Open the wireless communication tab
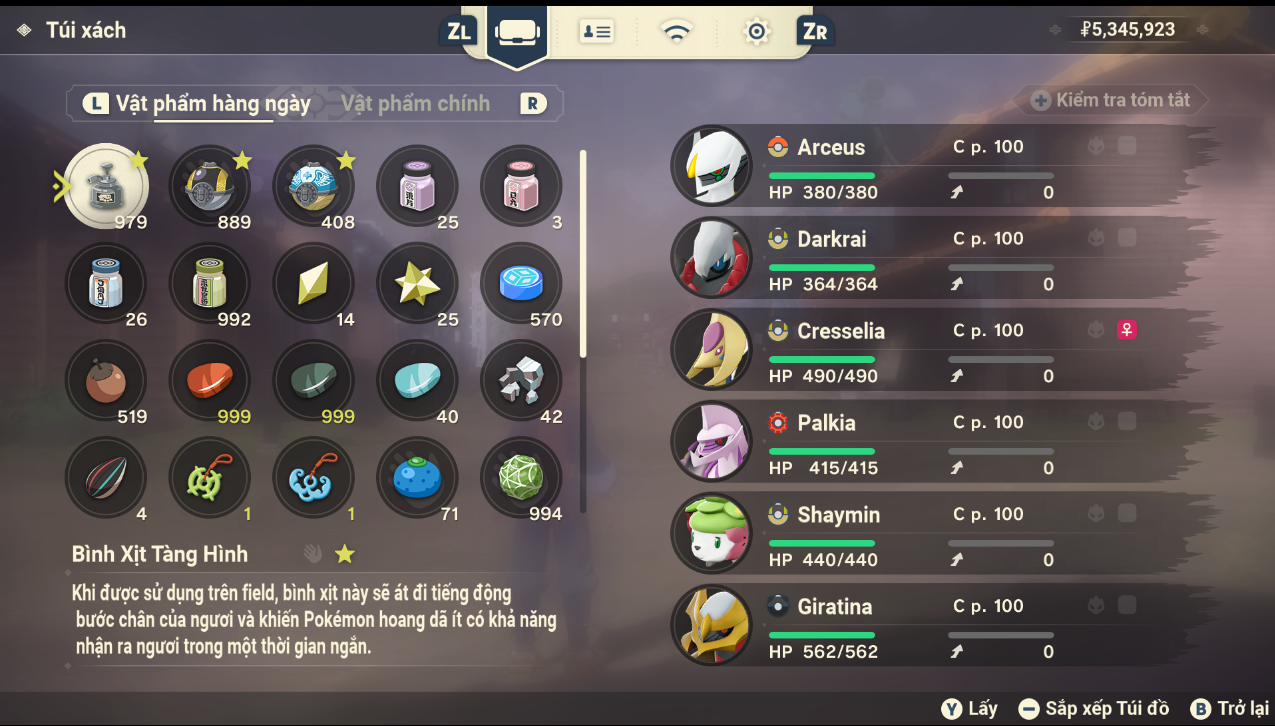Image resolution: width=1275 pixels, height=726 pixels. tap(677, 32)
